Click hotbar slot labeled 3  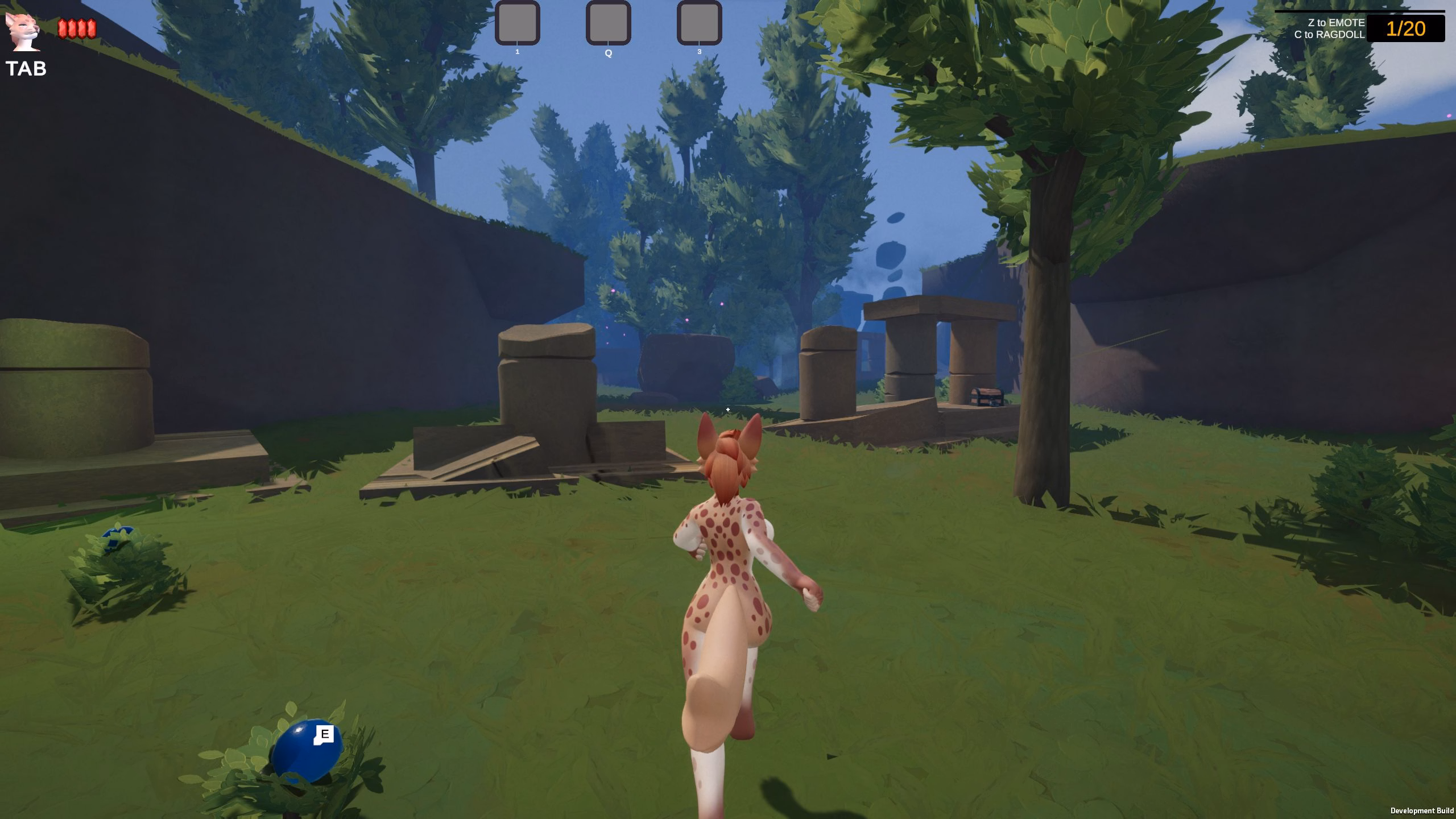point(698,24)
